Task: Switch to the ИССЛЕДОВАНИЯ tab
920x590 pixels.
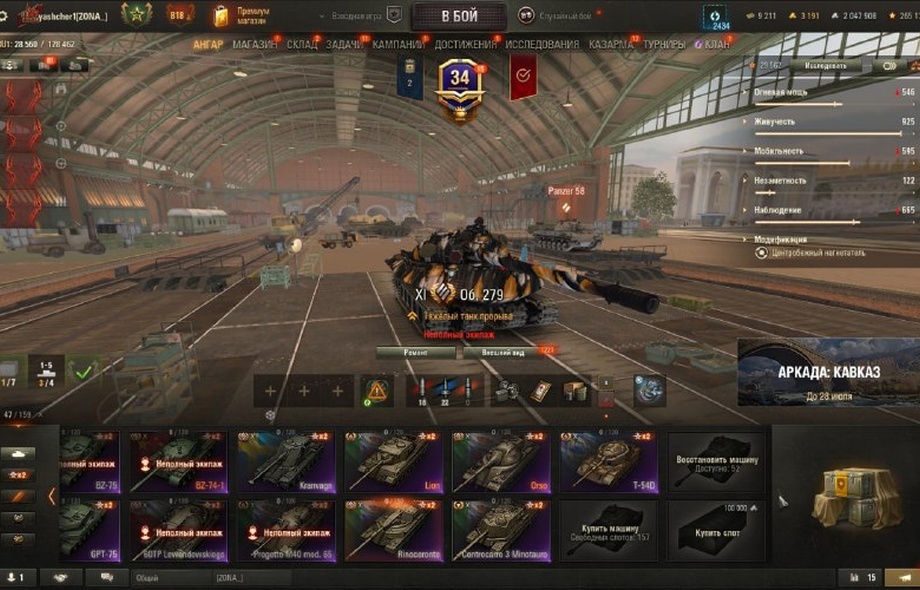Action: [x=541, y=45]
